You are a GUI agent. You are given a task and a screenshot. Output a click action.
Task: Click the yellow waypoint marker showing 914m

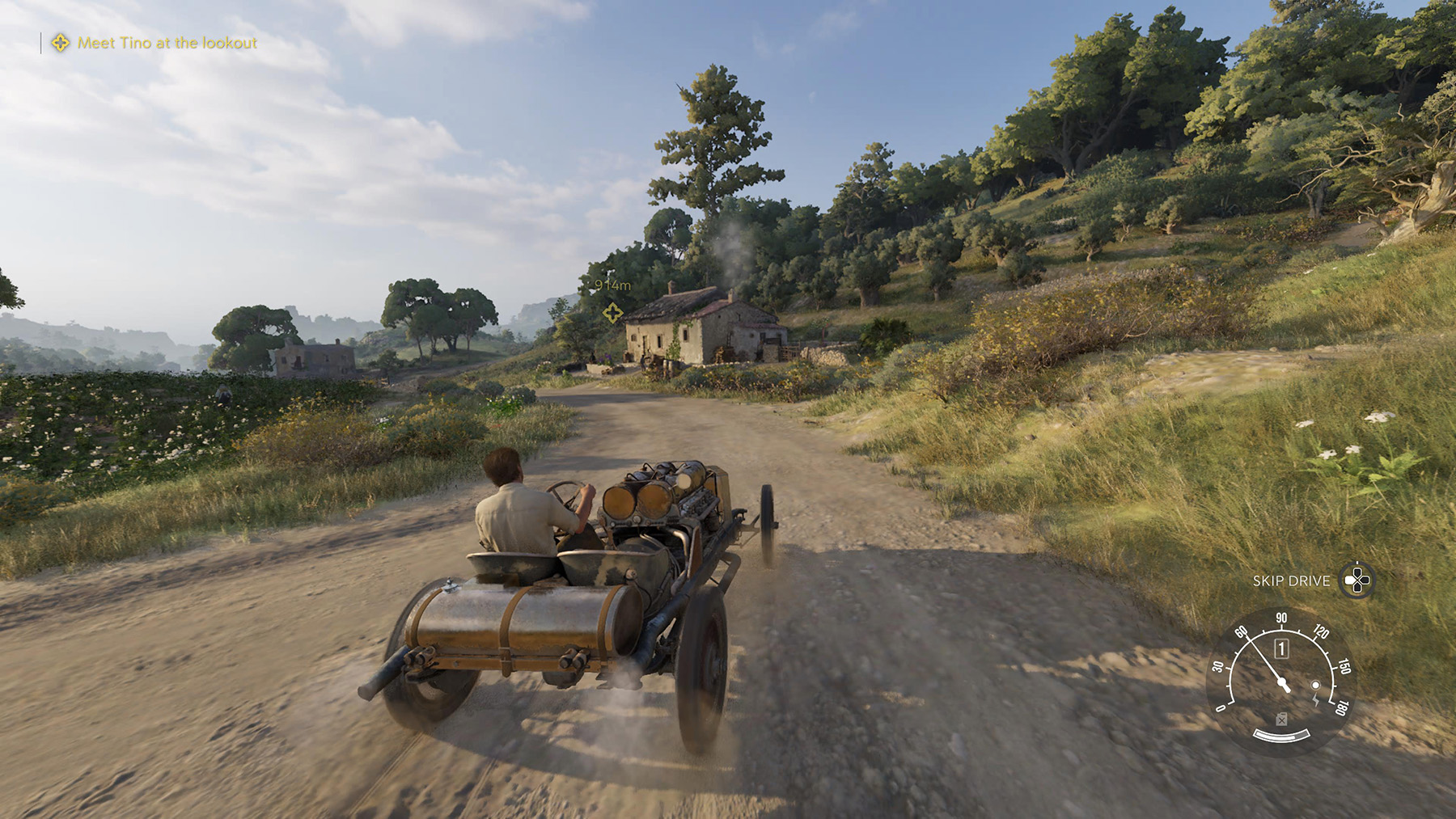pos(612,312)
